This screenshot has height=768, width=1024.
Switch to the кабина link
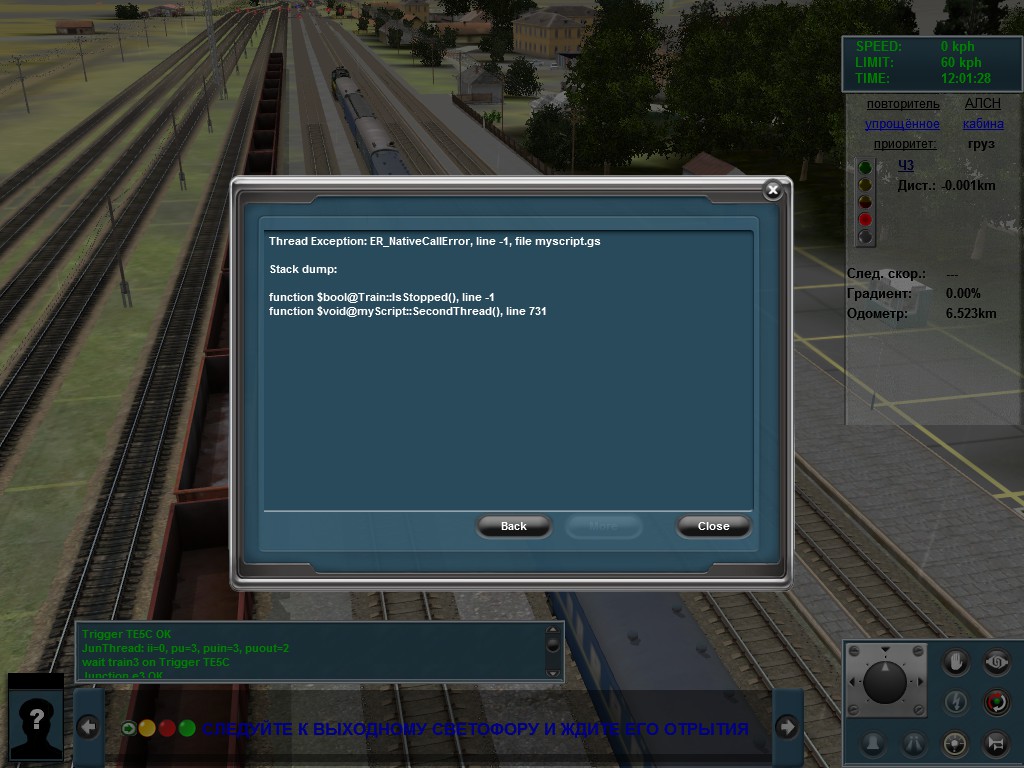[x=983, y=124]
